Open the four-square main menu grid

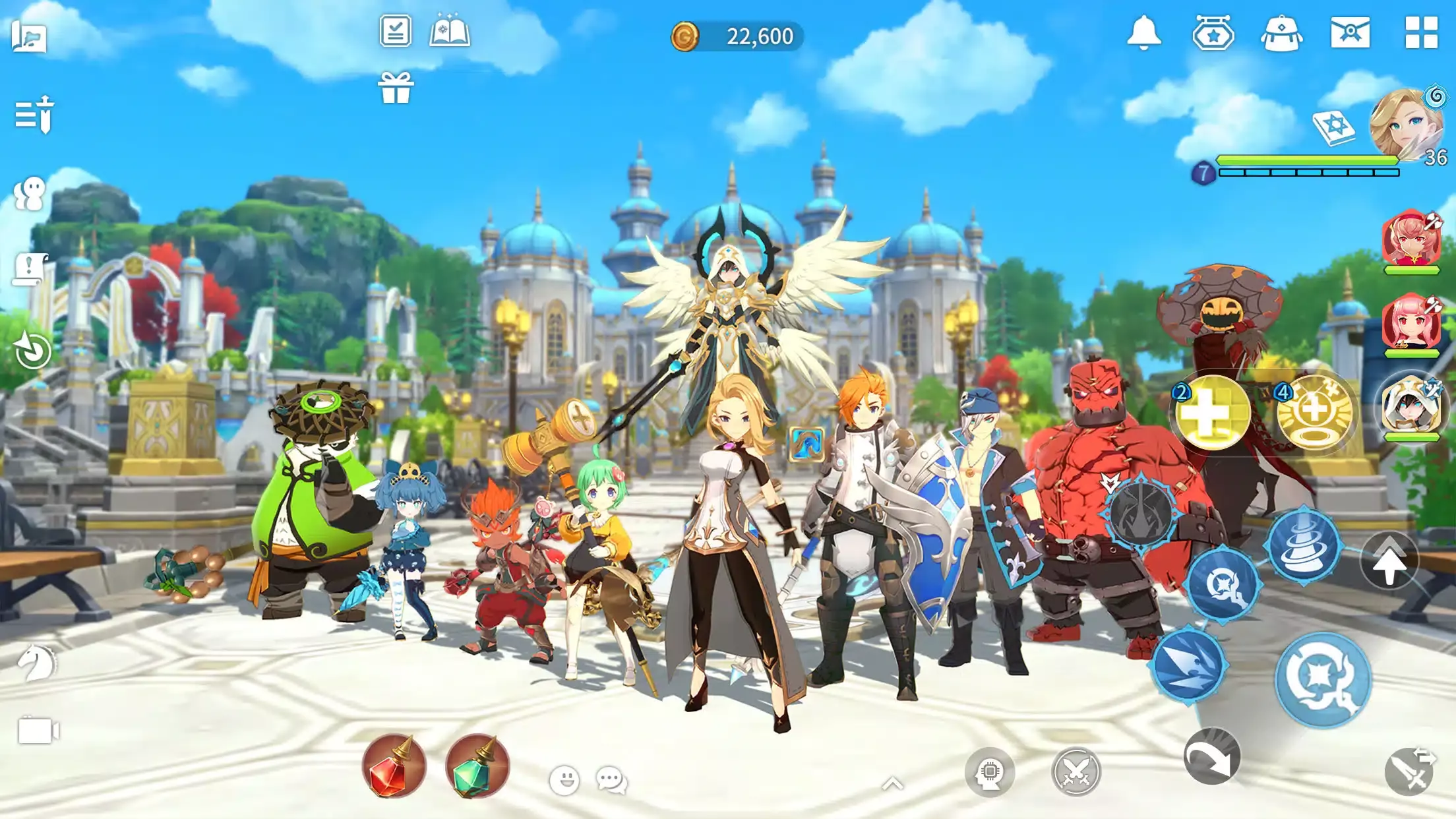click(1421, 32)
